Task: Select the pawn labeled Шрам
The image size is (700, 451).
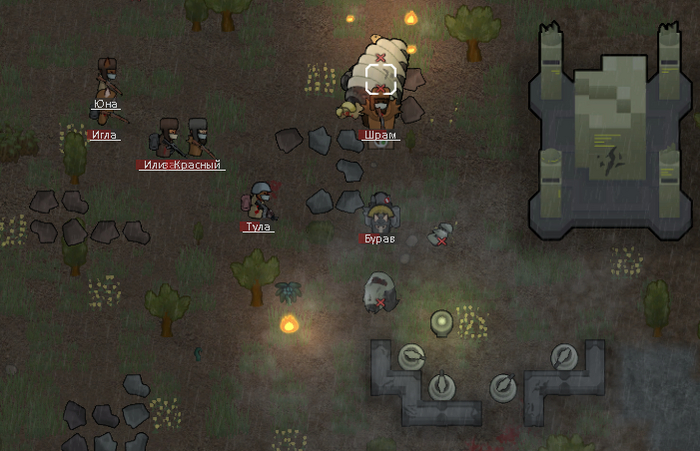Action: click(x=378, y=105)
